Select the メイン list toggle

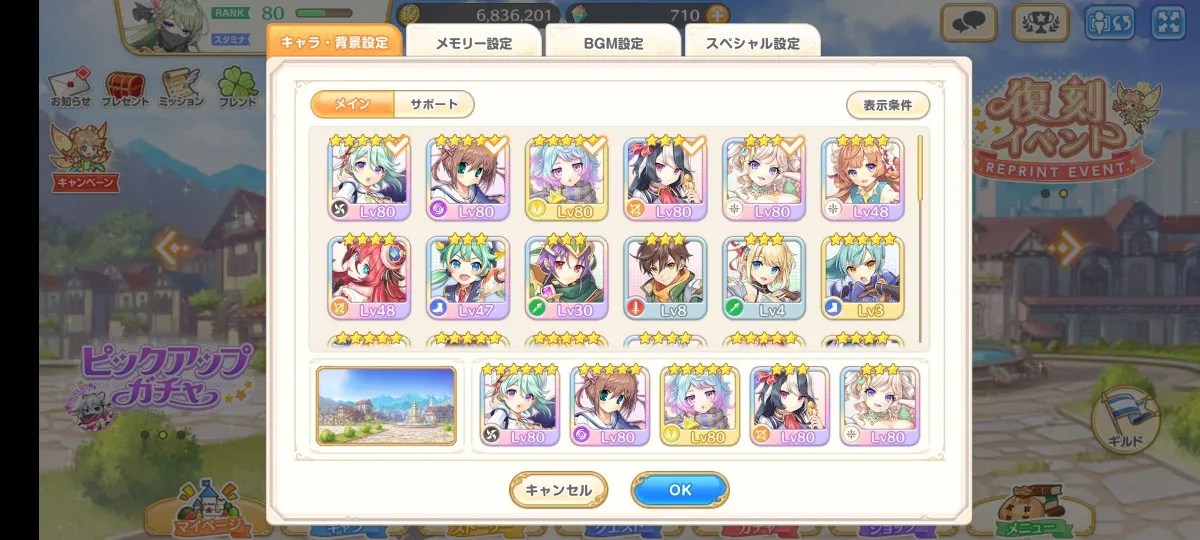[x=352, y=104]
